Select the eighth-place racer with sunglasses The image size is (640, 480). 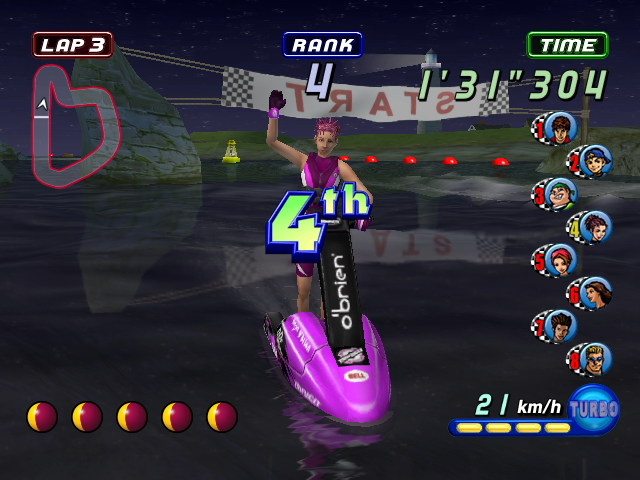point(594,357)
